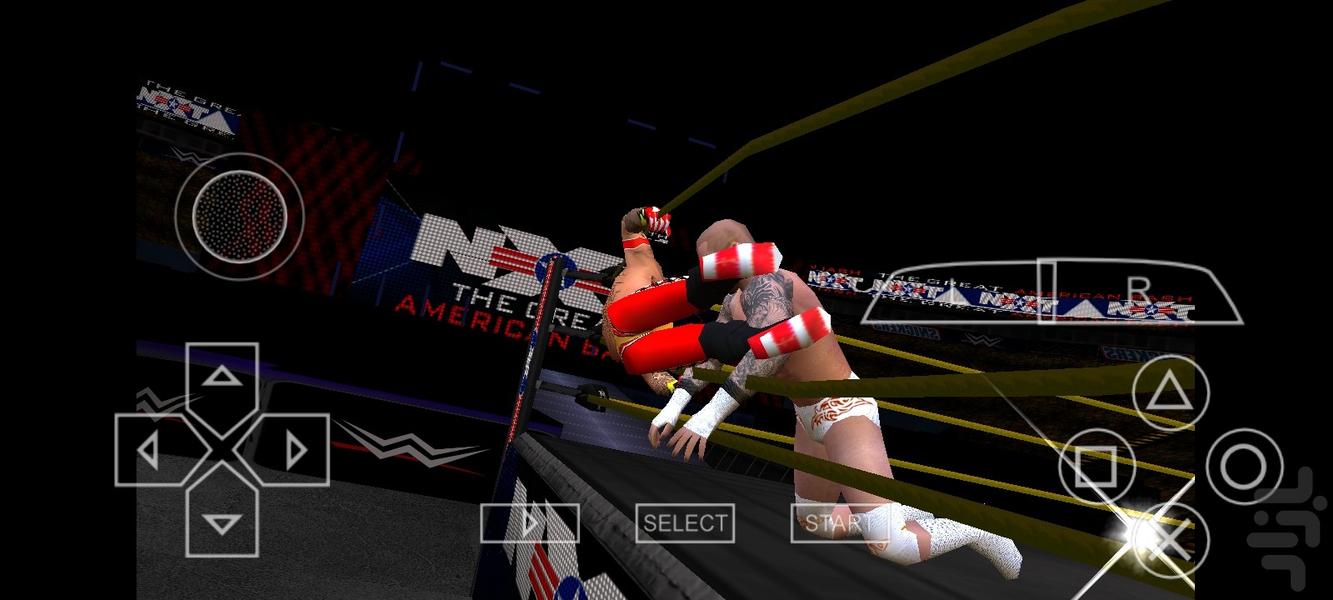
Task: Tap the cross touch button
Action: (1170, 540)
